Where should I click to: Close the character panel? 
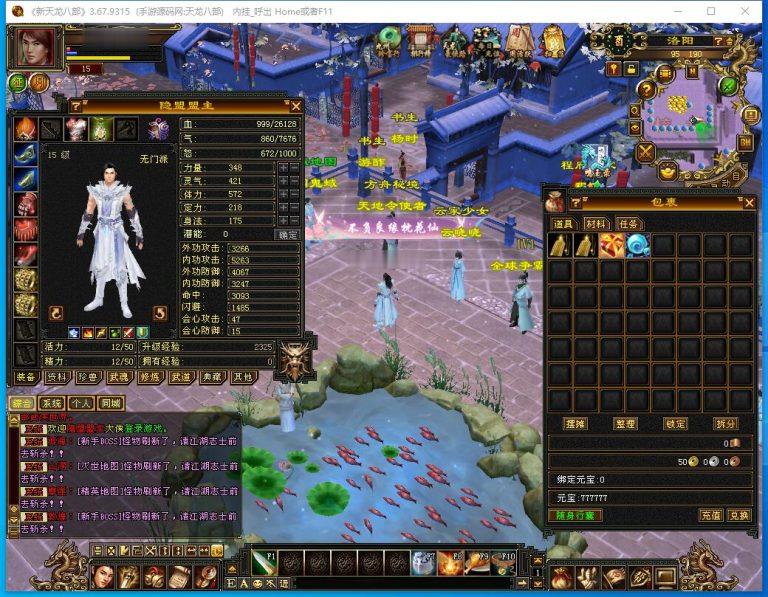[x=295, y=106]
